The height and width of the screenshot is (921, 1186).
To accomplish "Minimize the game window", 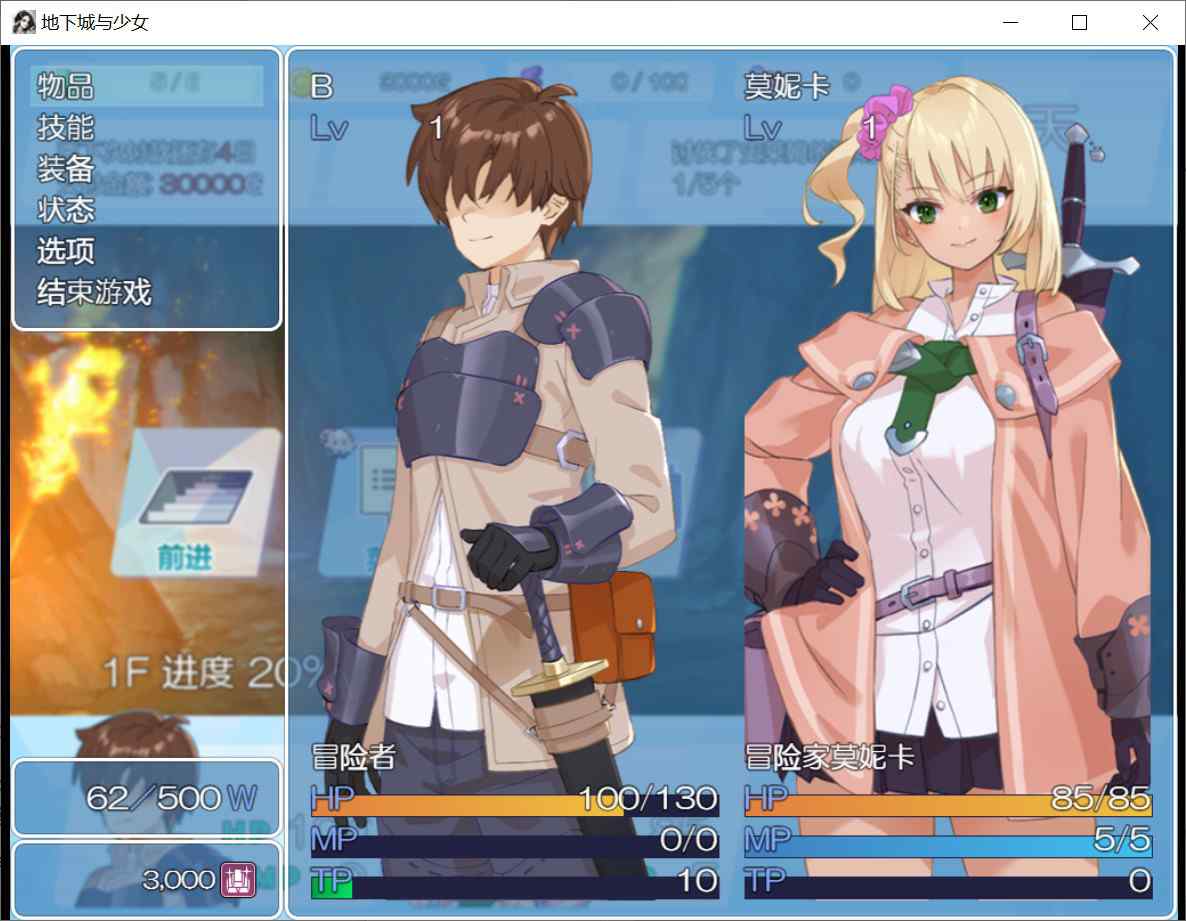I will tap(1011, 23).
